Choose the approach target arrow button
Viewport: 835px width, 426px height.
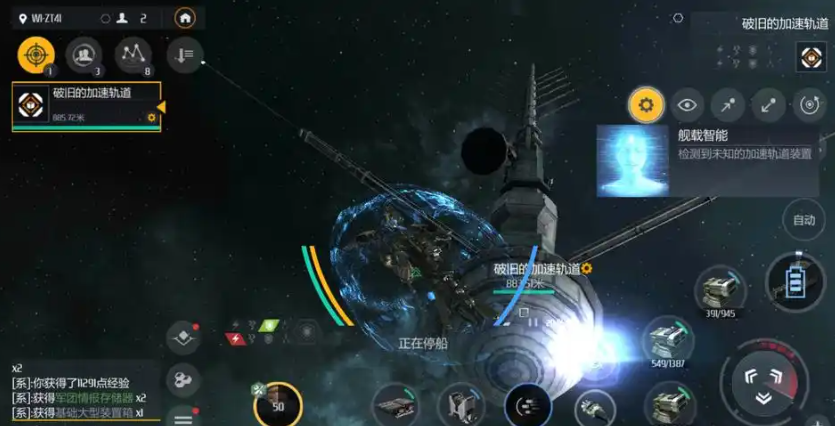pyautogui.click(x=727, y=104)
